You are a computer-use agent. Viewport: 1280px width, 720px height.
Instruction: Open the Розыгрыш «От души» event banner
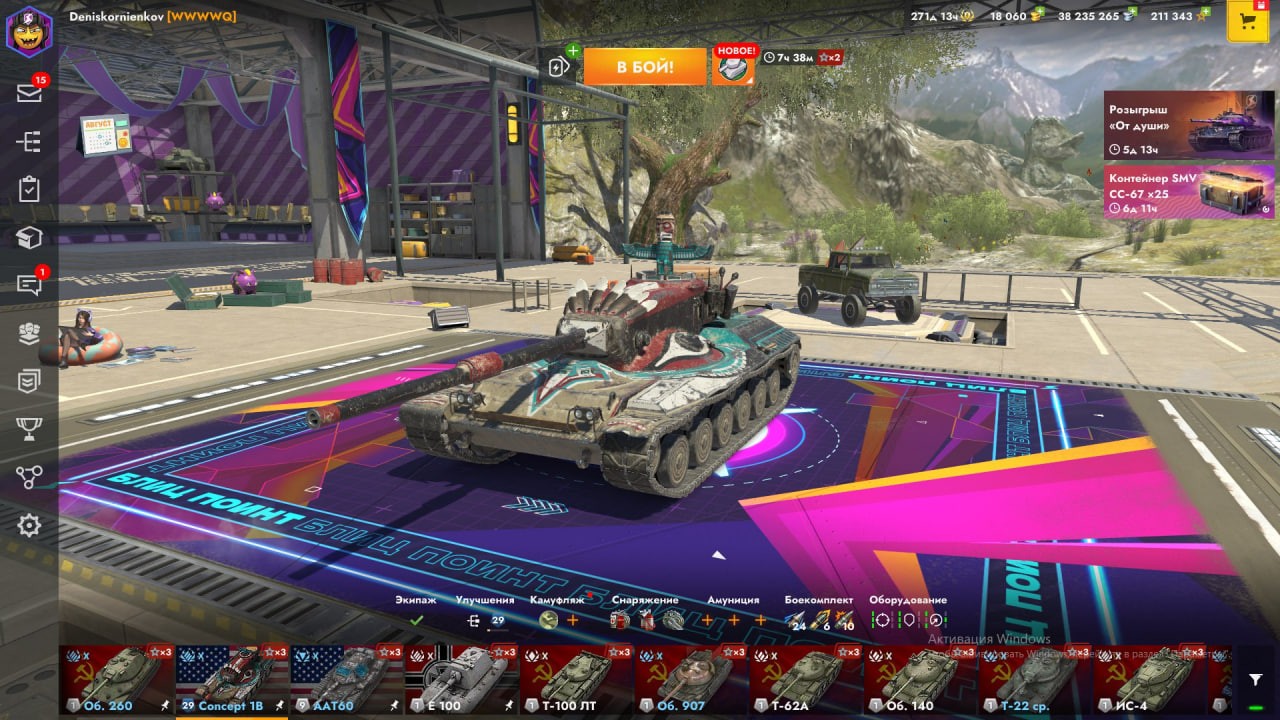[1189, 126]
